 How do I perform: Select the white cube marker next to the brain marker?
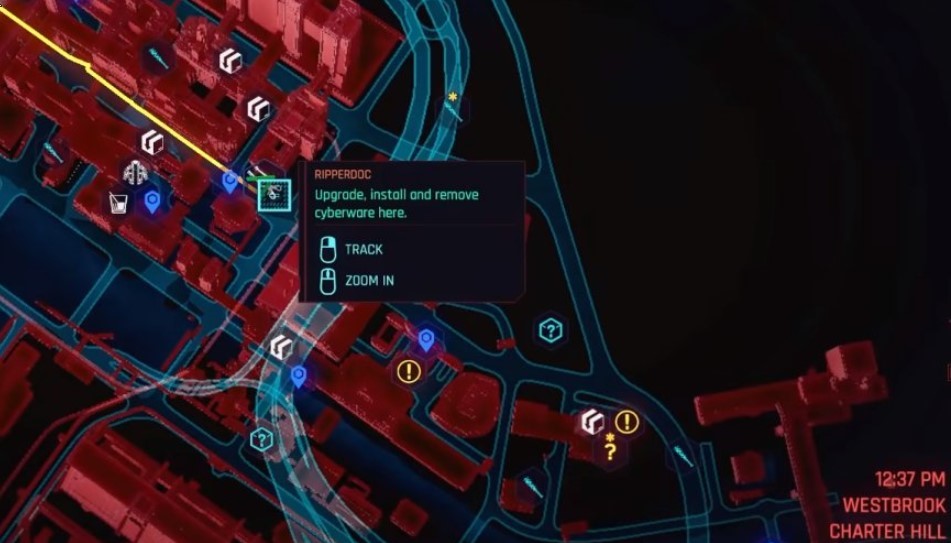pyautogui.click(x=152, y=142)
